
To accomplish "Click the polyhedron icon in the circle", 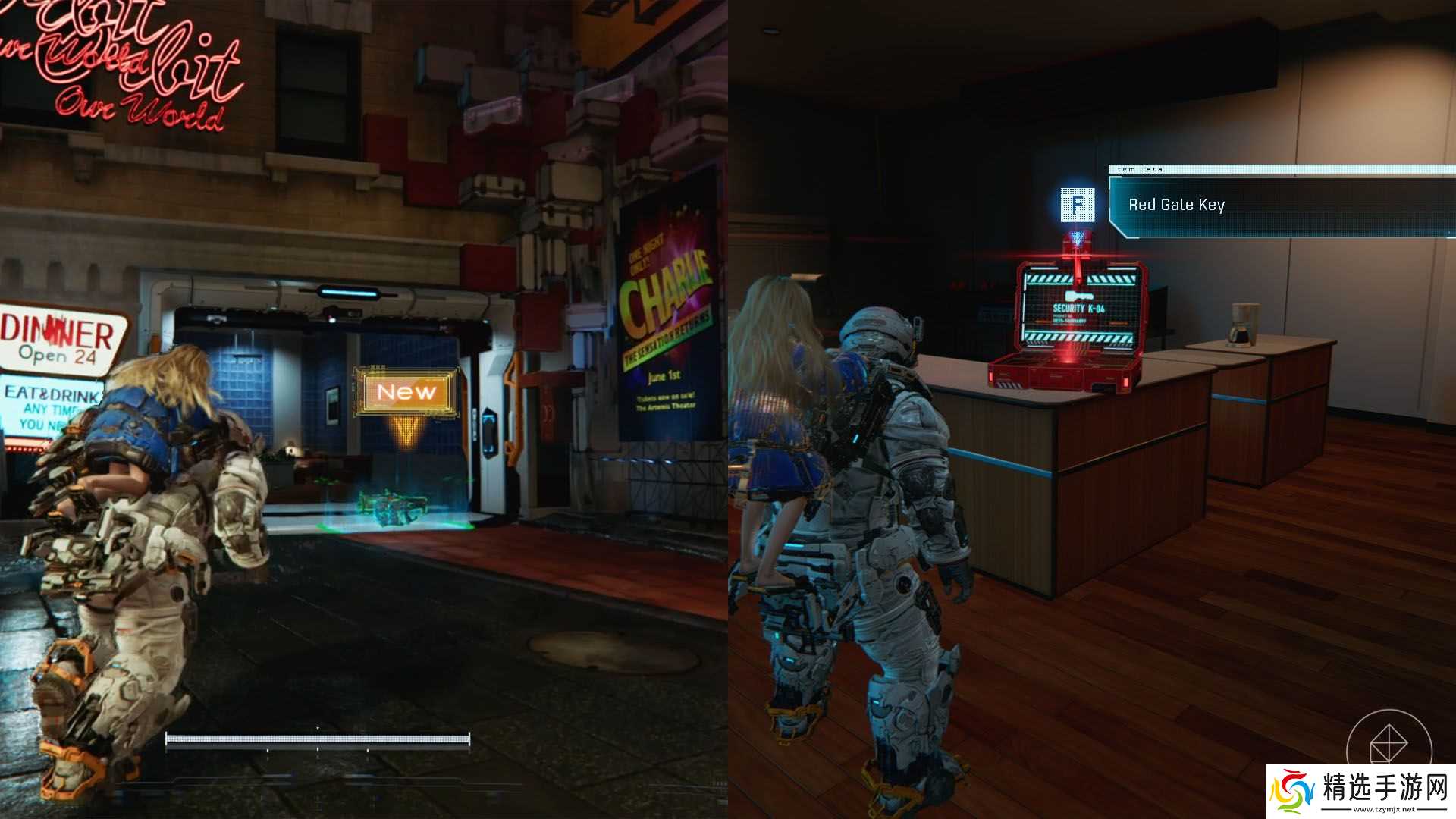I will (1388, 744).
